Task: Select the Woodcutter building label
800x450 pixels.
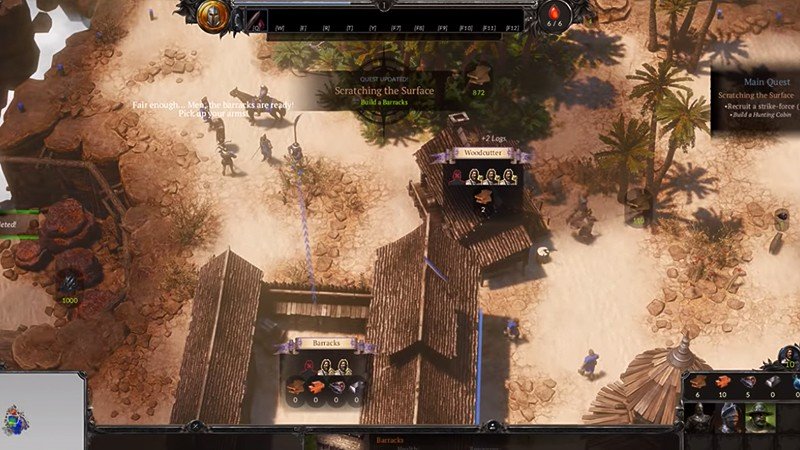Action: [481, 154]
